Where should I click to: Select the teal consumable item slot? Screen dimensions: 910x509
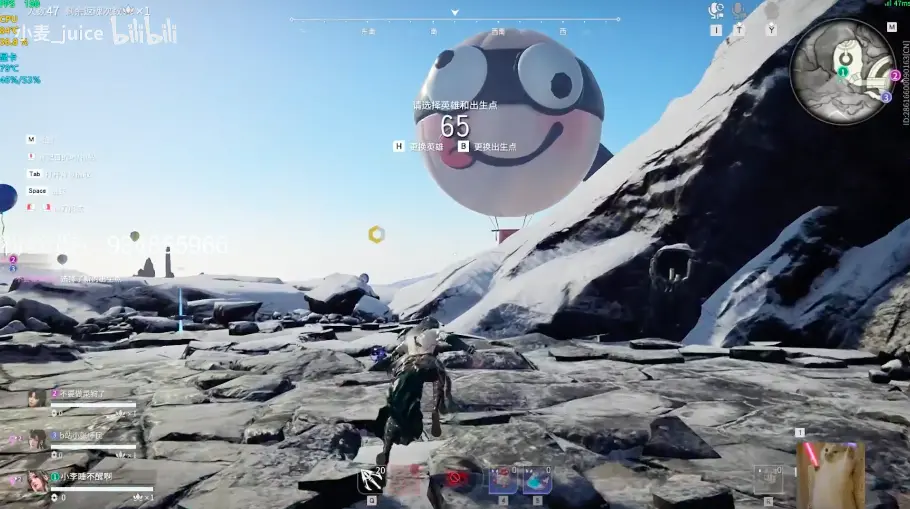pos(537,480)
